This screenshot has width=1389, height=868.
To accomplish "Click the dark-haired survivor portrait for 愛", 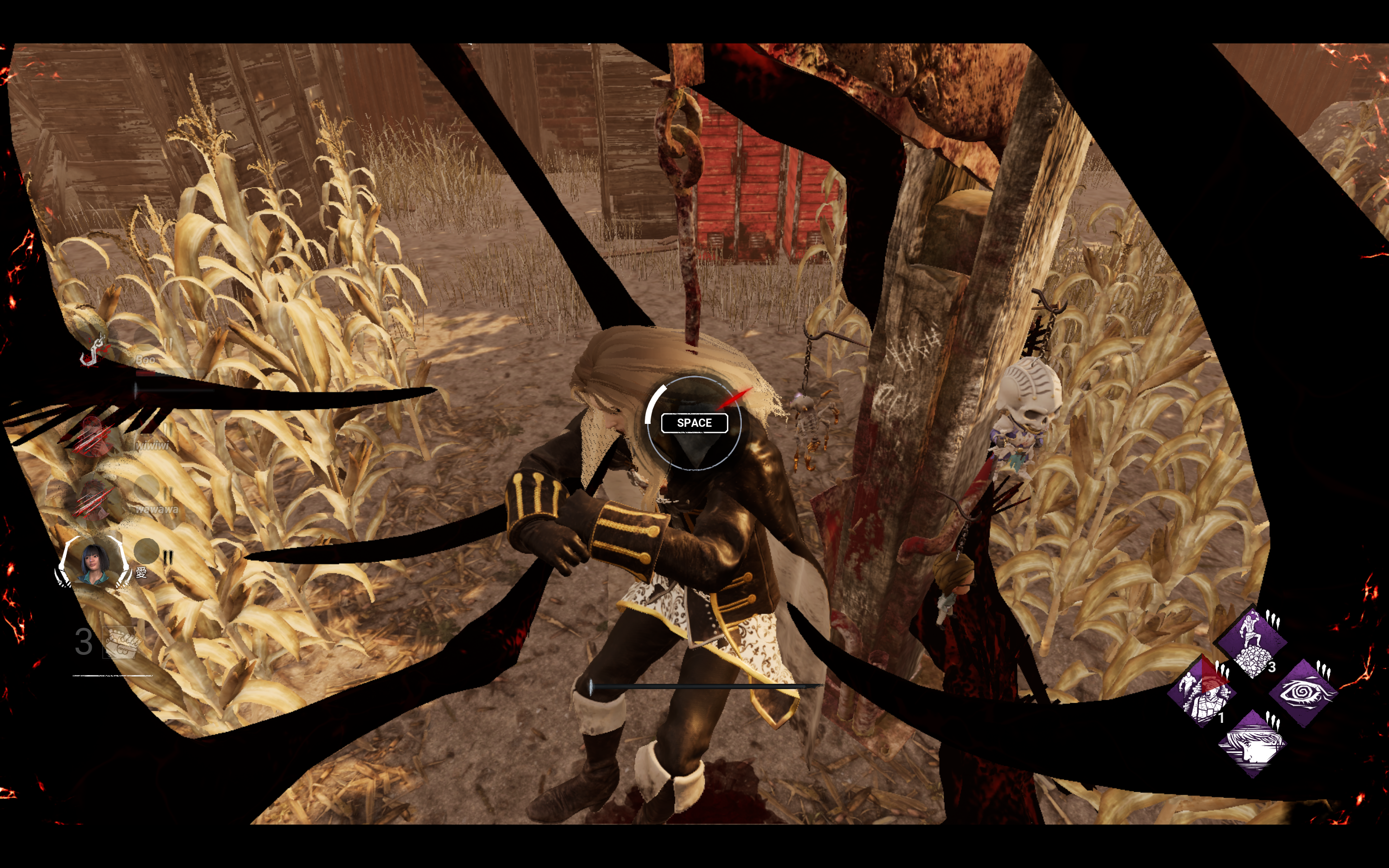I will coord(94,561).
